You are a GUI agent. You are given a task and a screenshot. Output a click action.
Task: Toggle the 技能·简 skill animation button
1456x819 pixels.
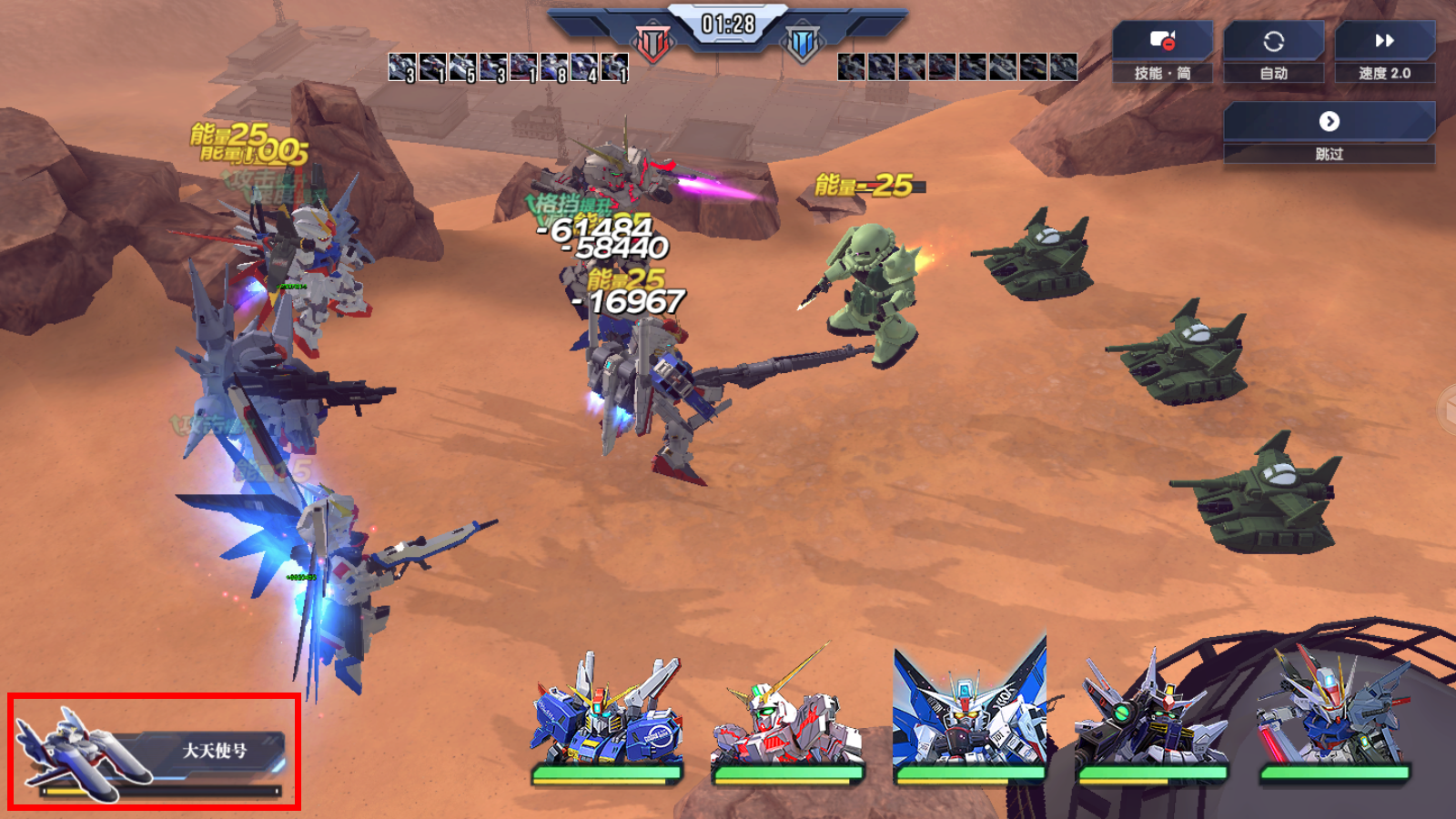click(x=1162, y=52)
